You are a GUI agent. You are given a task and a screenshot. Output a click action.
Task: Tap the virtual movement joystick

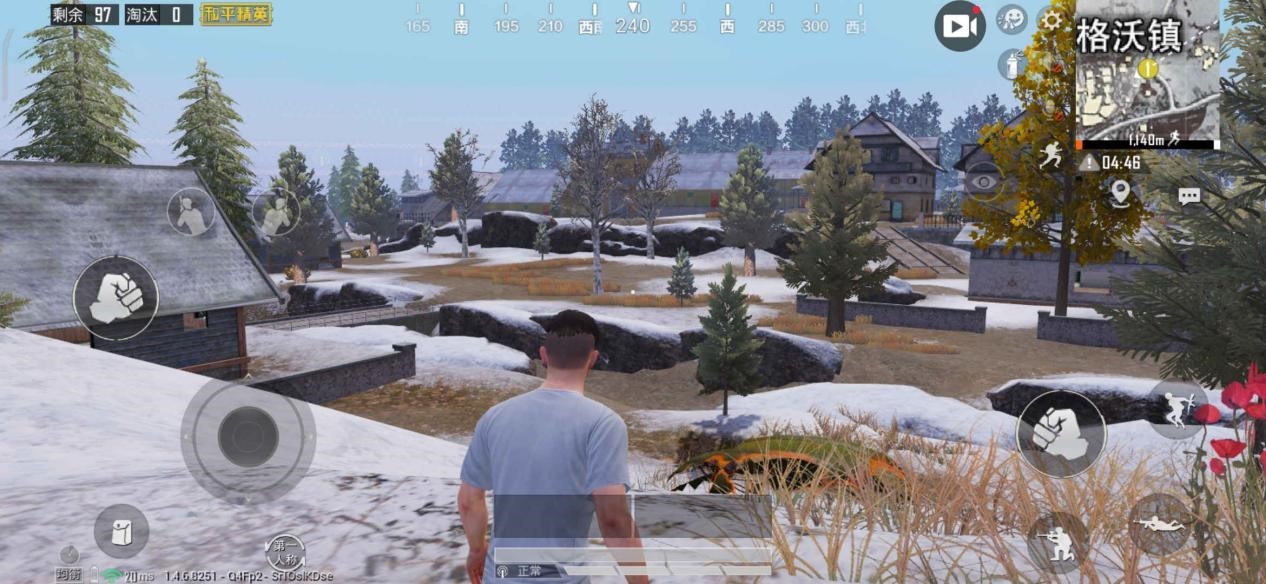pos(248,436)
